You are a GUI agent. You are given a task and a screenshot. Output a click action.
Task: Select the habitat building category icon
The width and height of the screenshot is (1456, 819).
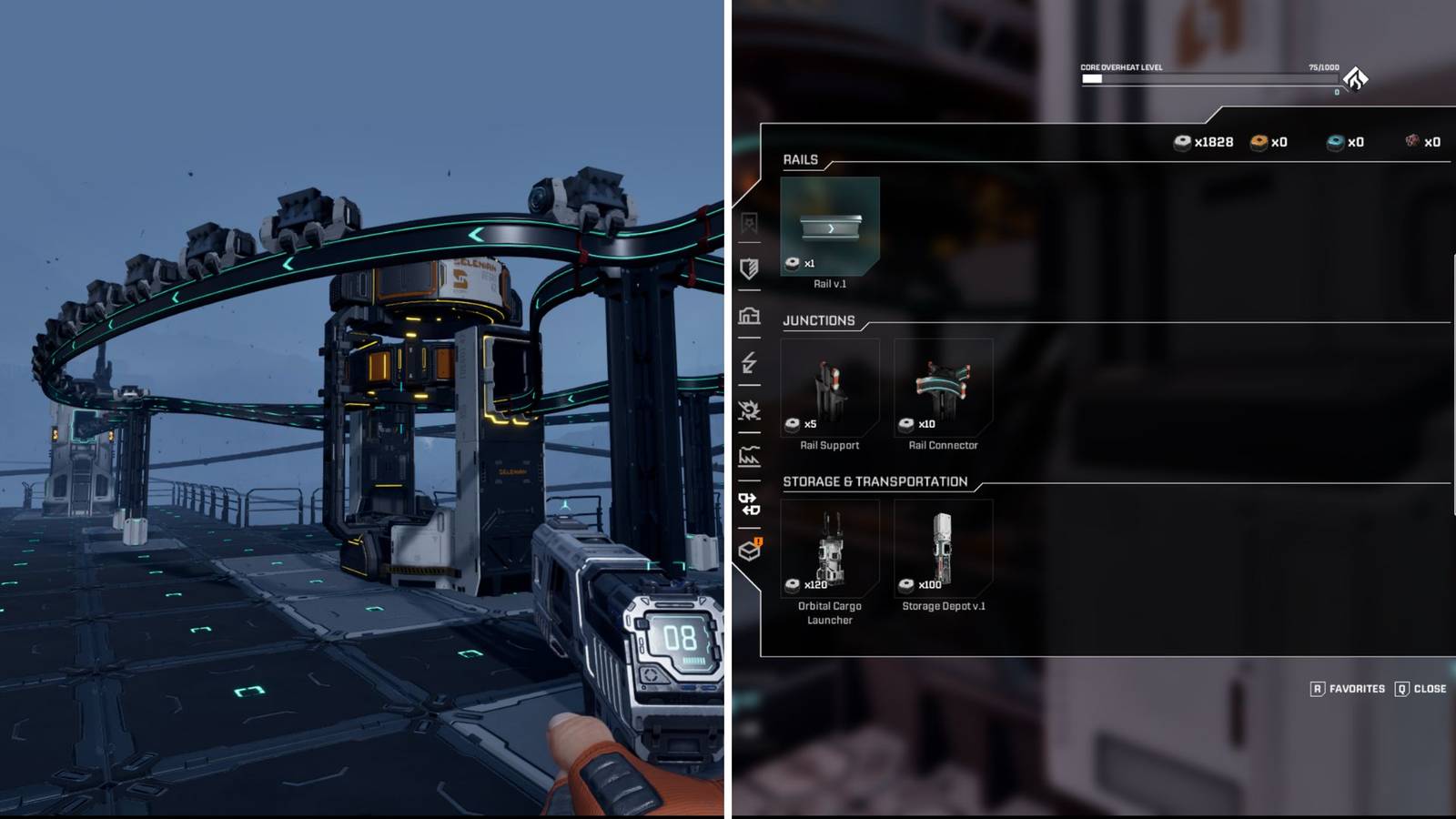[x=748, y=316]
